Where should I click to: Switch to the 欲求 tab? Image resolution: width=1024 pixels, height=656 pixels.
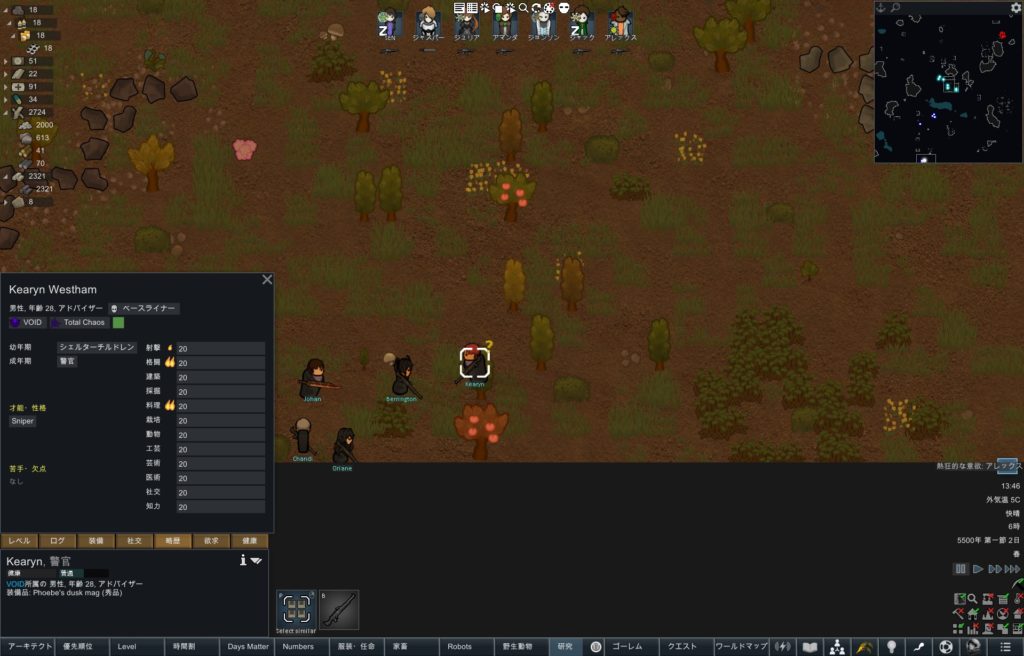[x=212, y=541]
